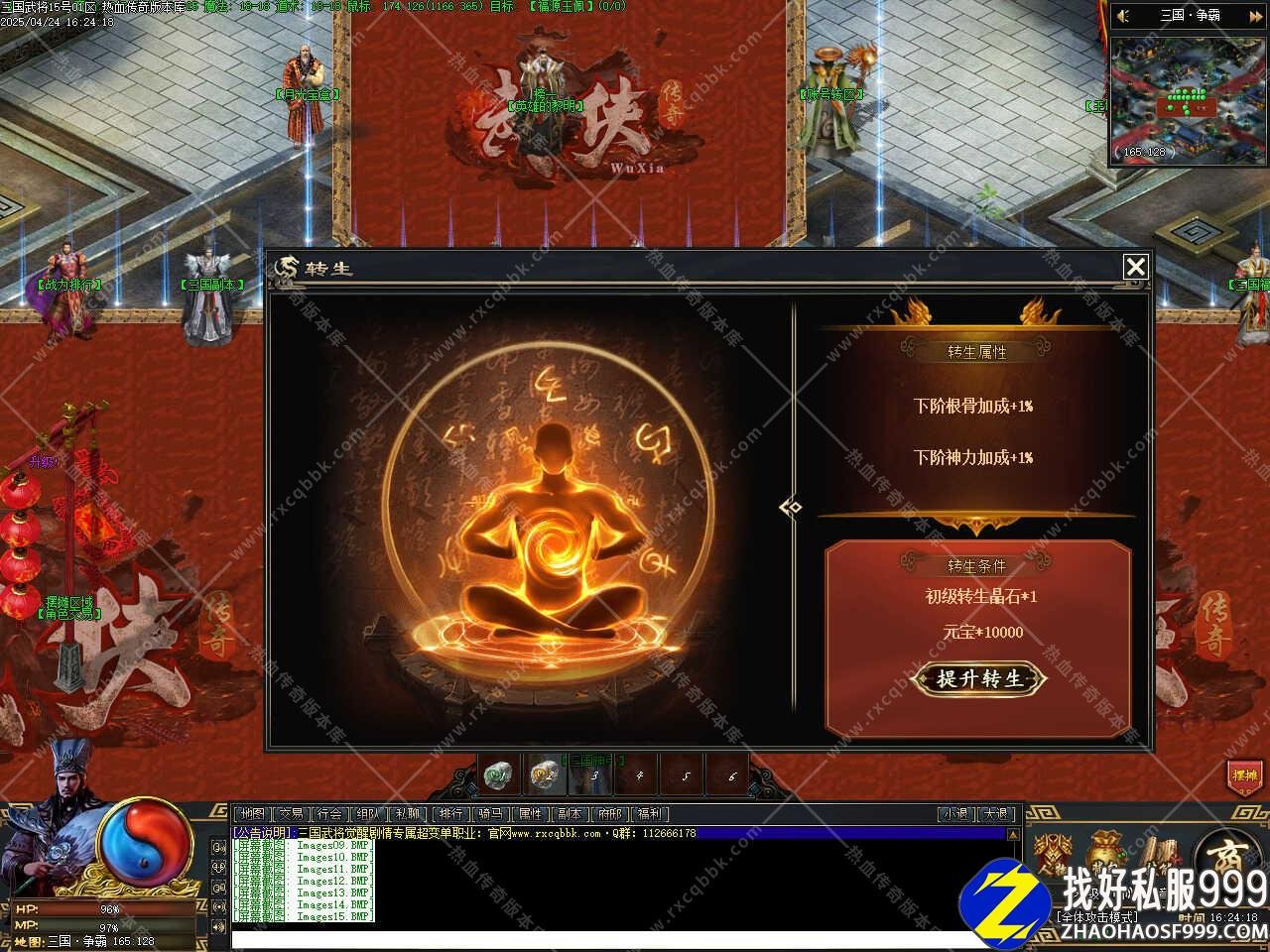Close the 转生 rebirth window
Image resolution: width=1270 pixels, height=952 pixels.
pos(1135,267)
